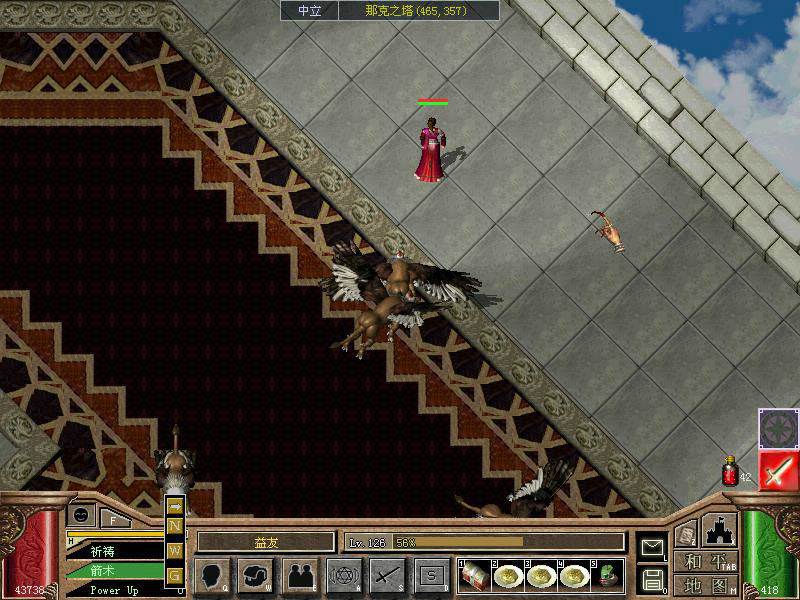Viewport: 800px width, 600px height.
Task: Open the envelope mail button
Action: point(652,548)
